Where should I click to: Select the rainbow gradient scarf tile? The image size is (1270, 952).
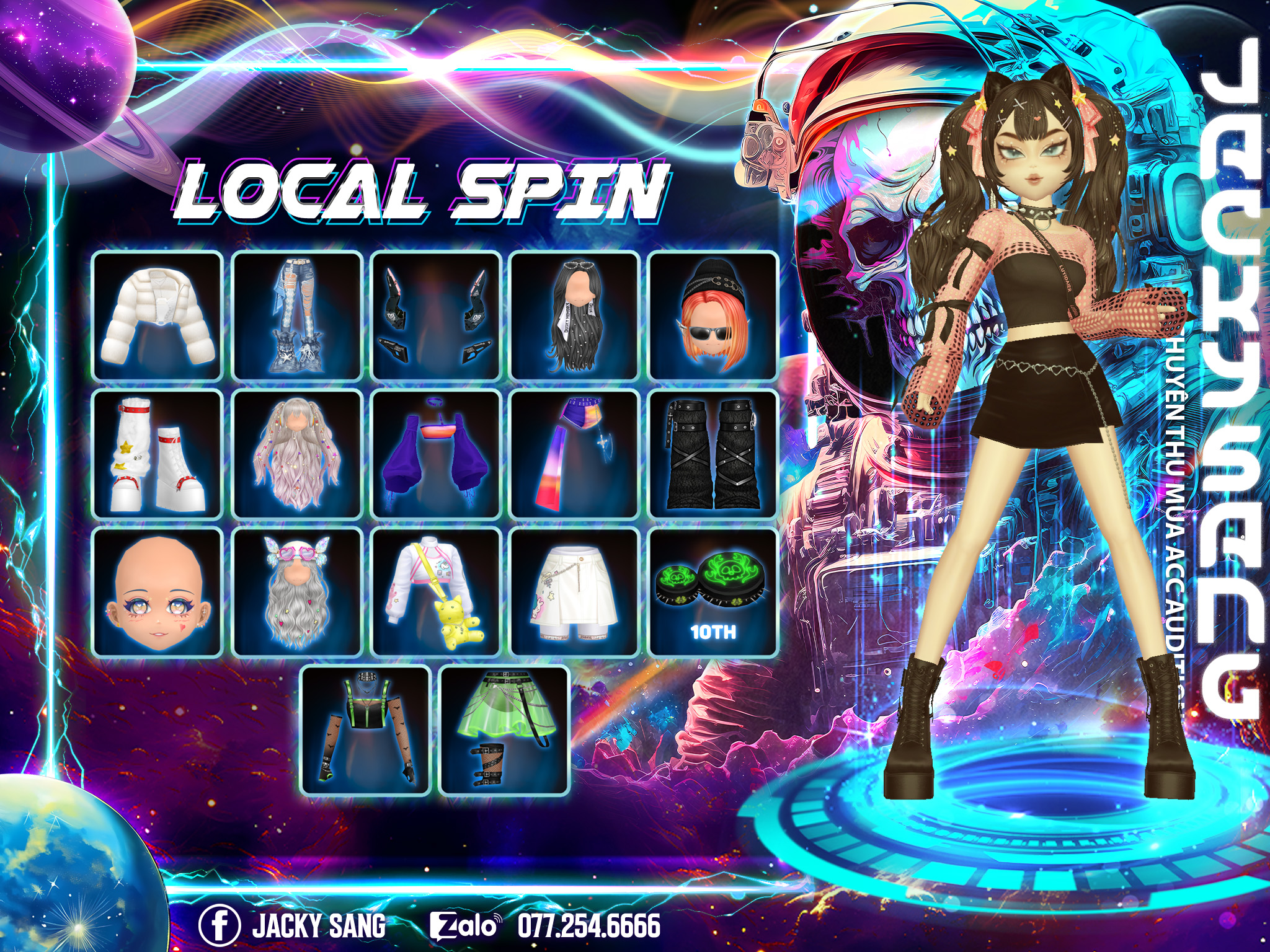[575, 455]
